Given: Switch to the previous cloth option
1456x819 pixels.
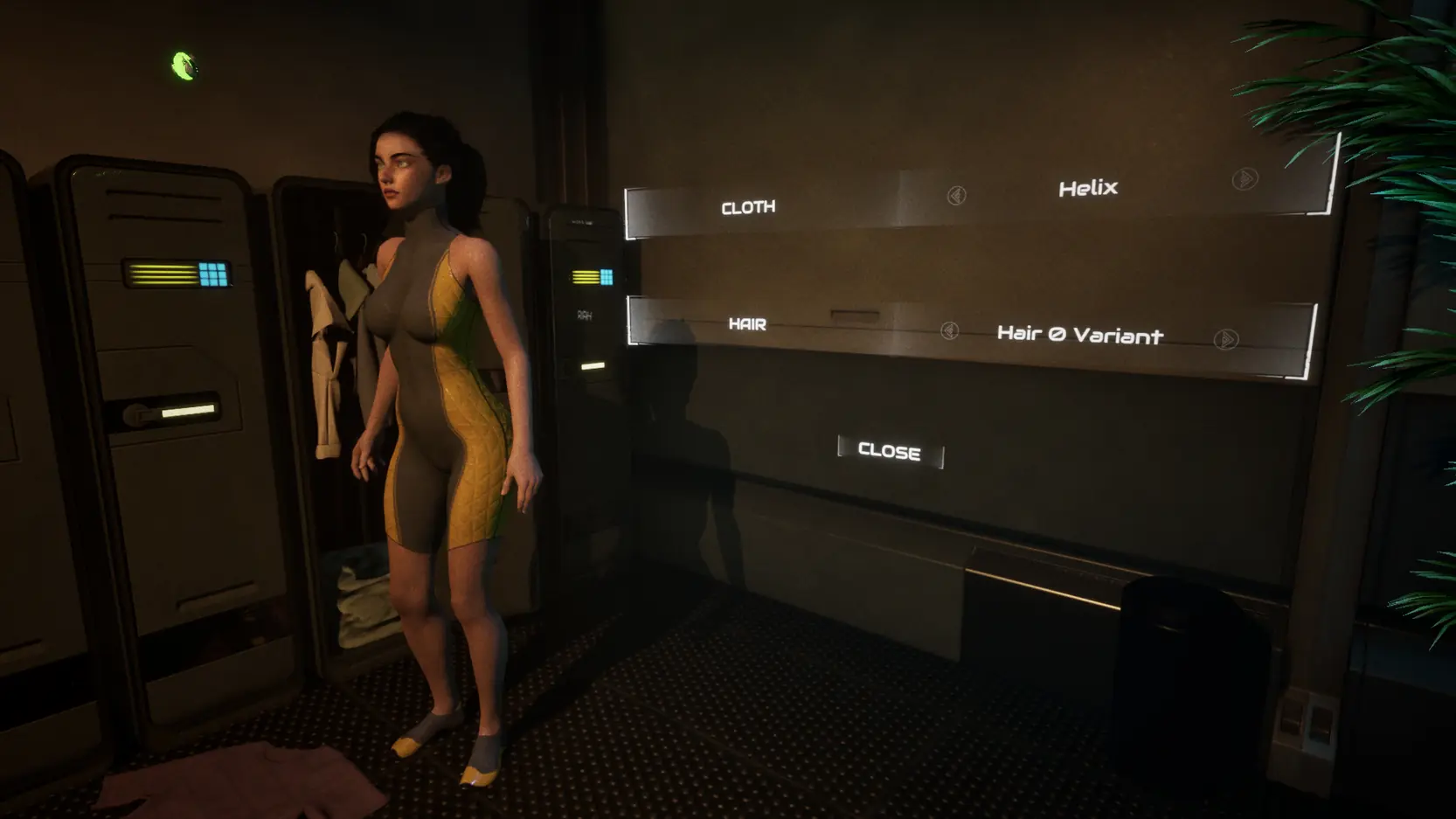Looking at the screenshot, I should [x=956, y=195].
